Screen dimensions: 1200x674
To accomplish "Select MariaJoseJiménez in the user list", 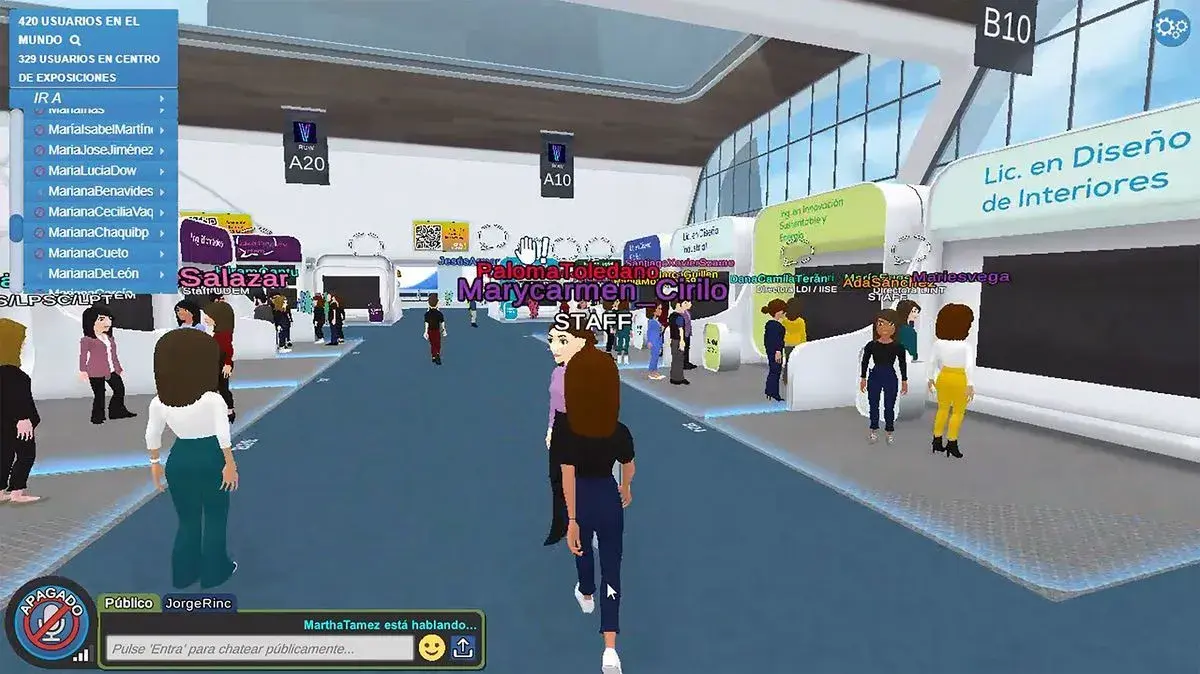I will coord(100,150).
